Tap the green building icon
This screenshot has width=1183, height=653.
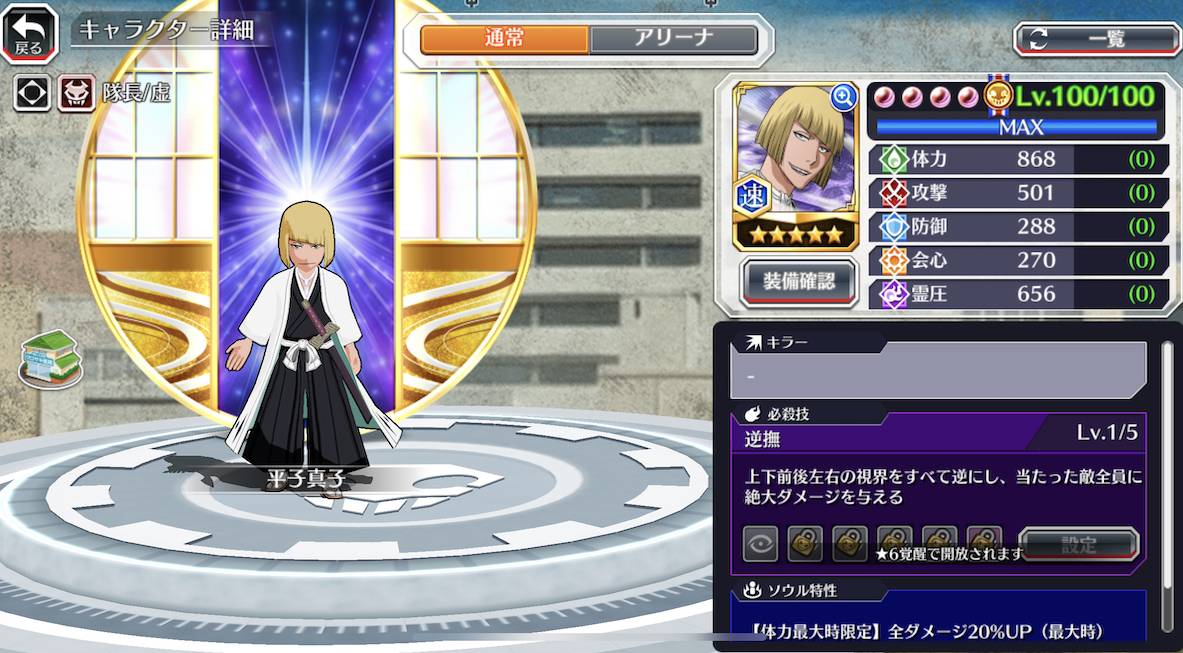tap(50, 359)
